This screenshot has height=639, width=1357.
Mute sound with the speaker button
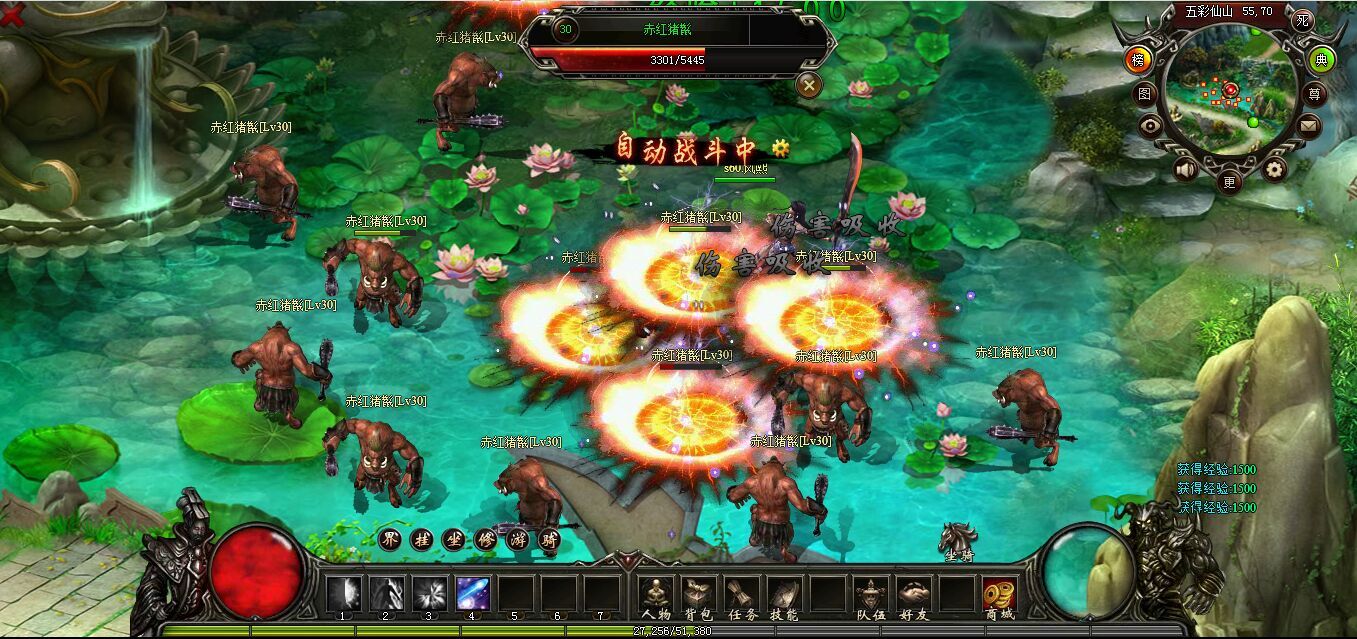point(1186,169)
